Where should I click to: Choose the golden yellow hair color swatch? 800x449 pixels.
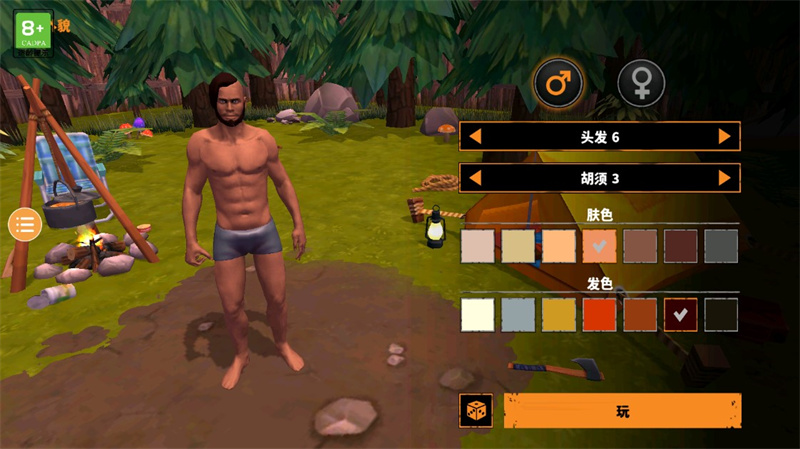(559, 314)
